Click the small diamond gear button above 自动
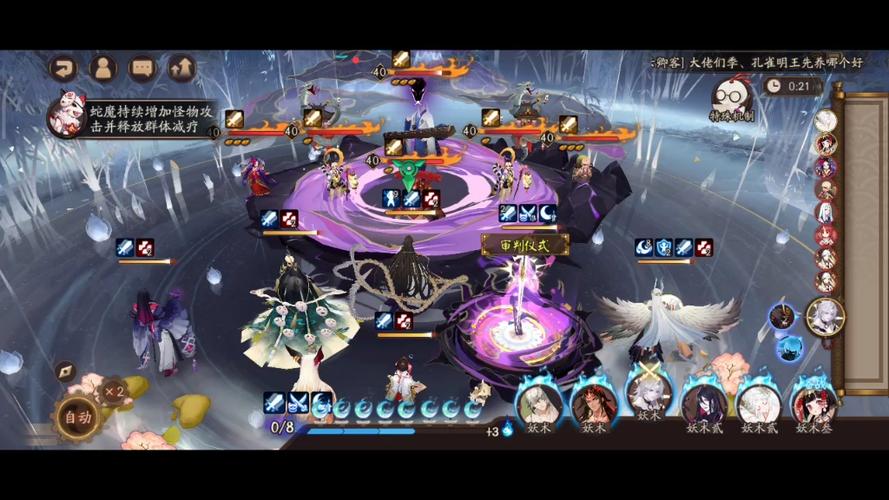 pyautogui.click(x=64, y=371)
